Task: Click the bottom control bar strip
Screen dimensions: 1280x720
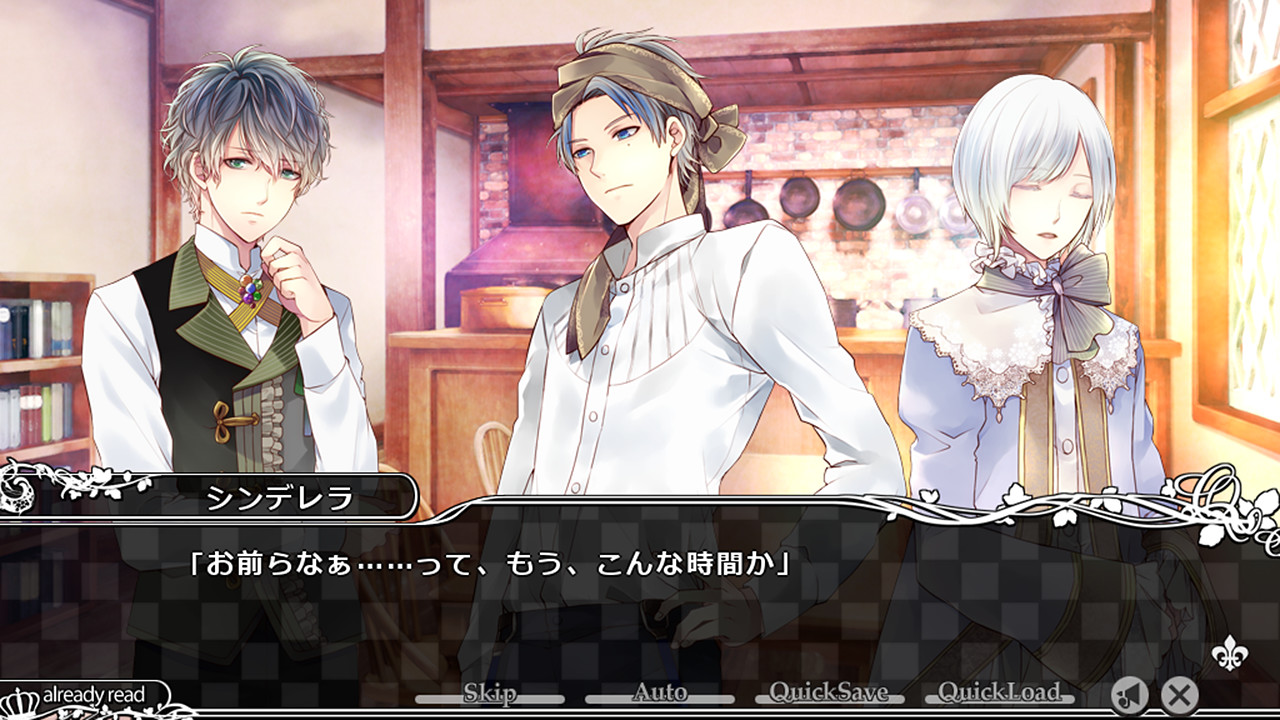Action: pos(640,710)
